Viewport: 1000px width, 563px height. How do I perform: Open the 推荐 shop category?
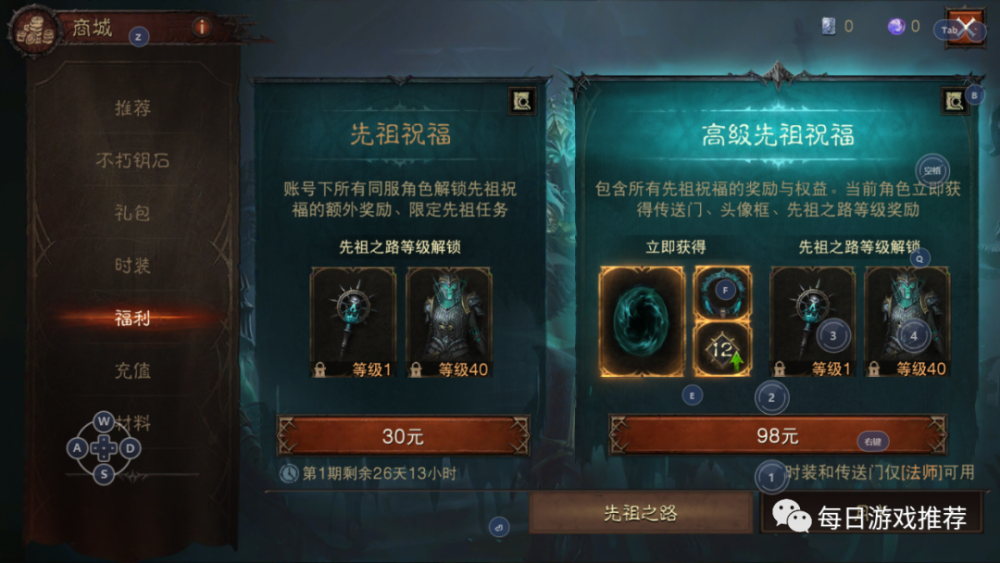click(133, 108)
